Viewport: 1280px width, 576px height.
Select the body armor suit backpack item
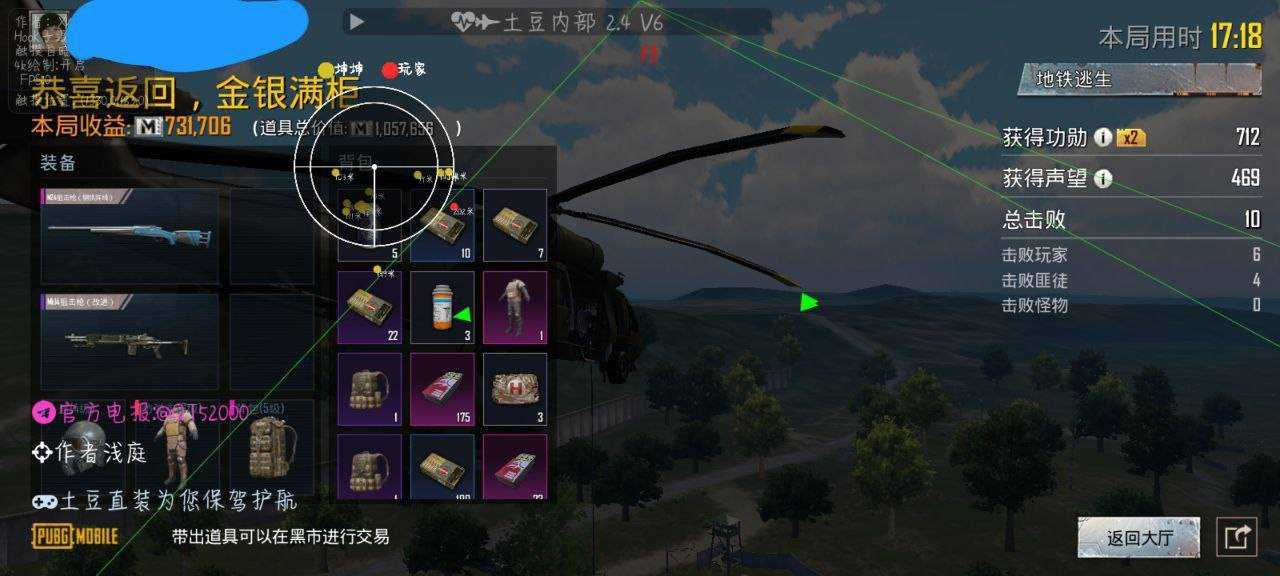tap(515, 307)
